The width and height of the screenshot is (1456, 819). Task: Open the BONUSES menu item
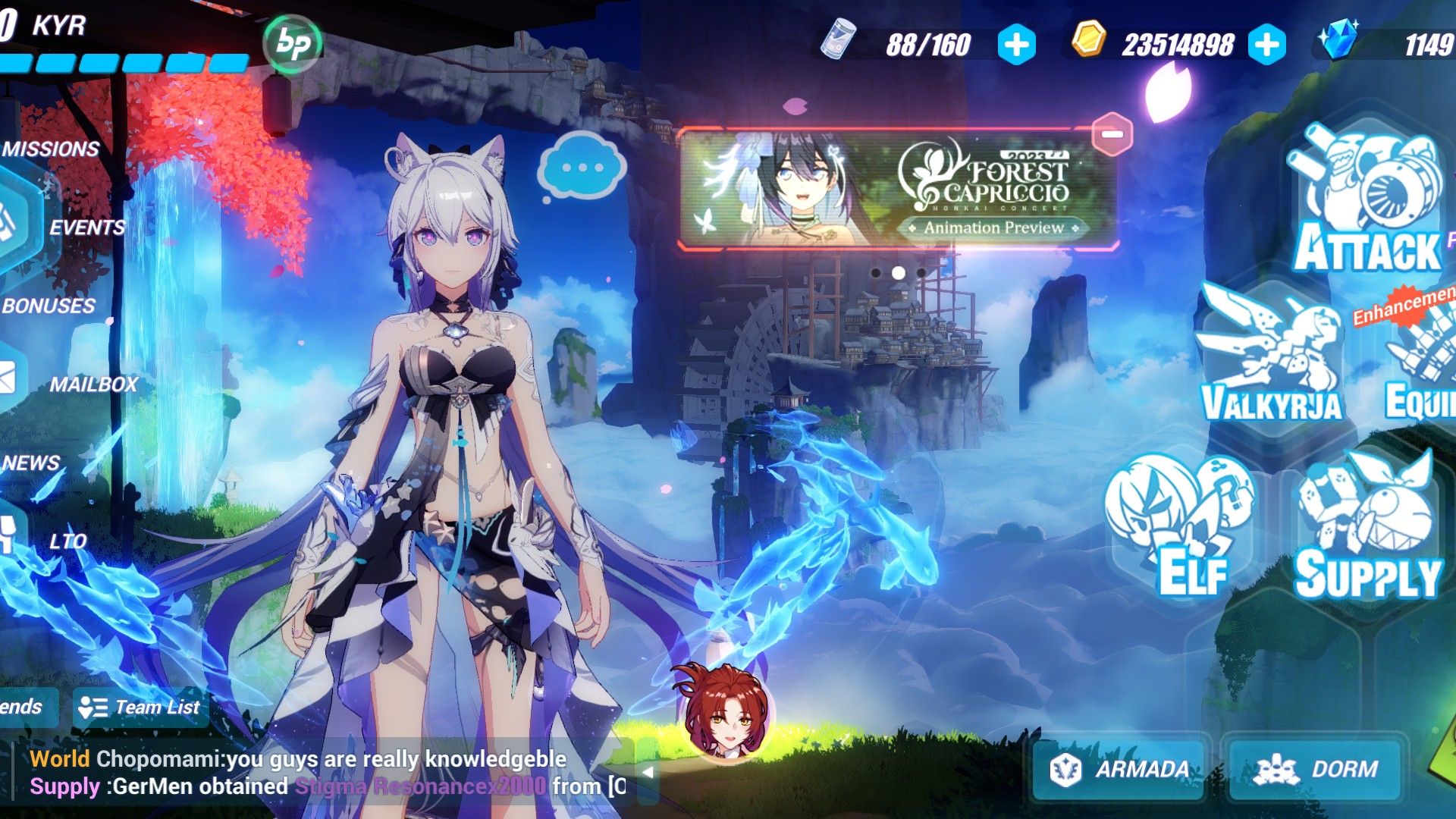click(x=47, y=306)
